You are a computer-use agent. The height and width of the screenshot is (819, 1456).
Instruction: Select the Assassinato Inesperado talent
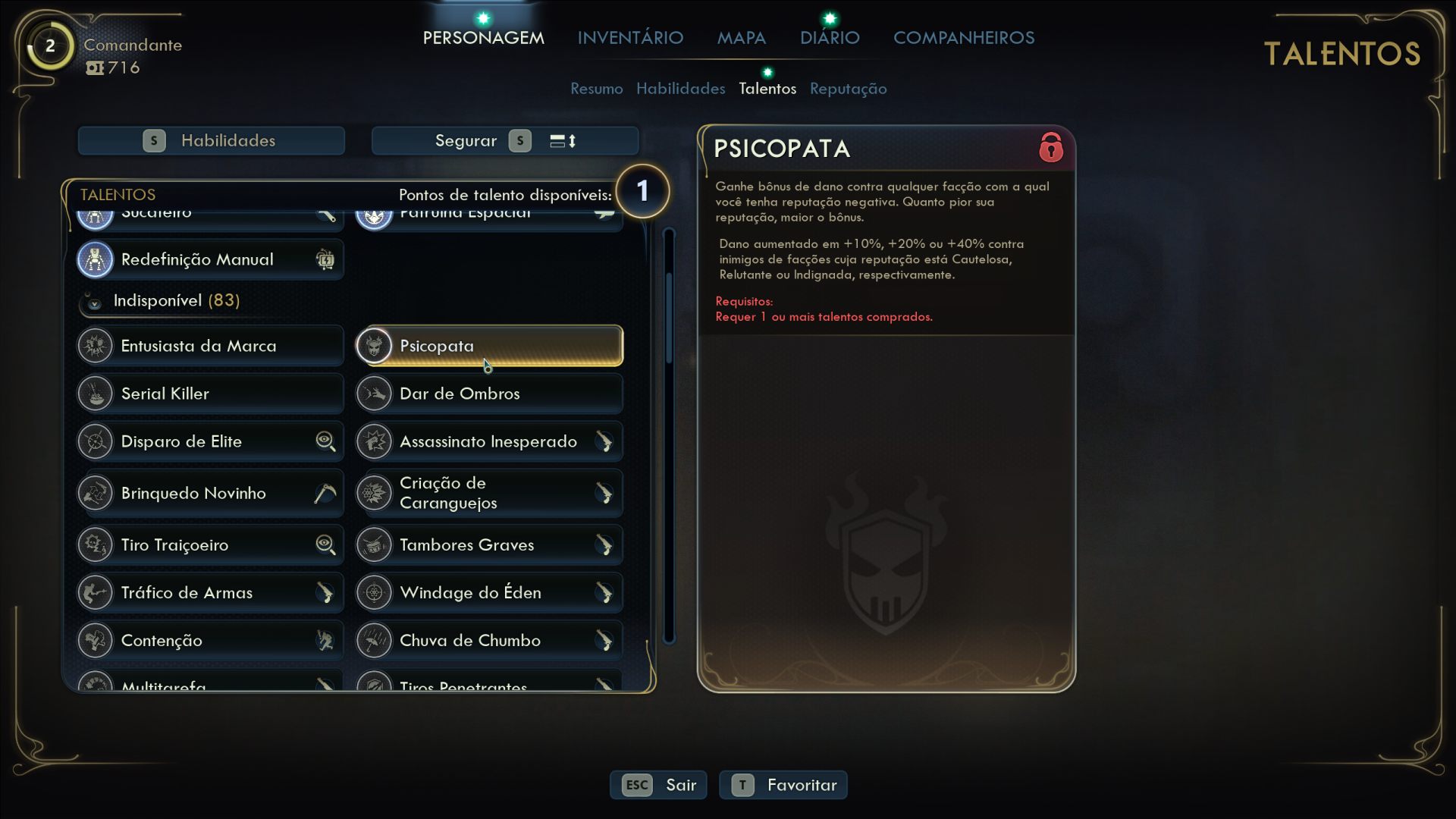point(489,441)
